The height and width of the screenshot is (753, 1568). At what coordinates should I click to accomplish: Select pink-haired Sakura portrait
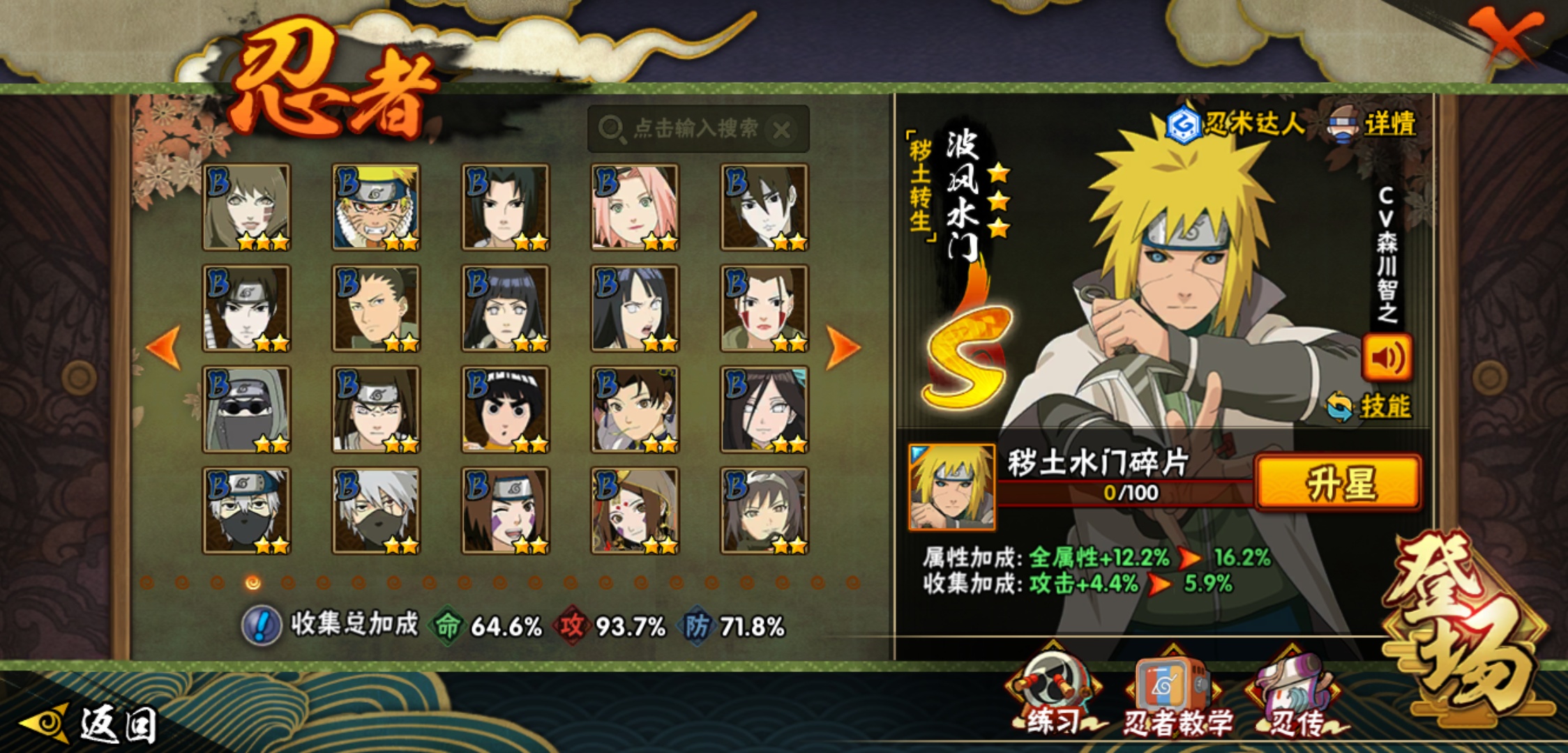[x=635, y=207]
